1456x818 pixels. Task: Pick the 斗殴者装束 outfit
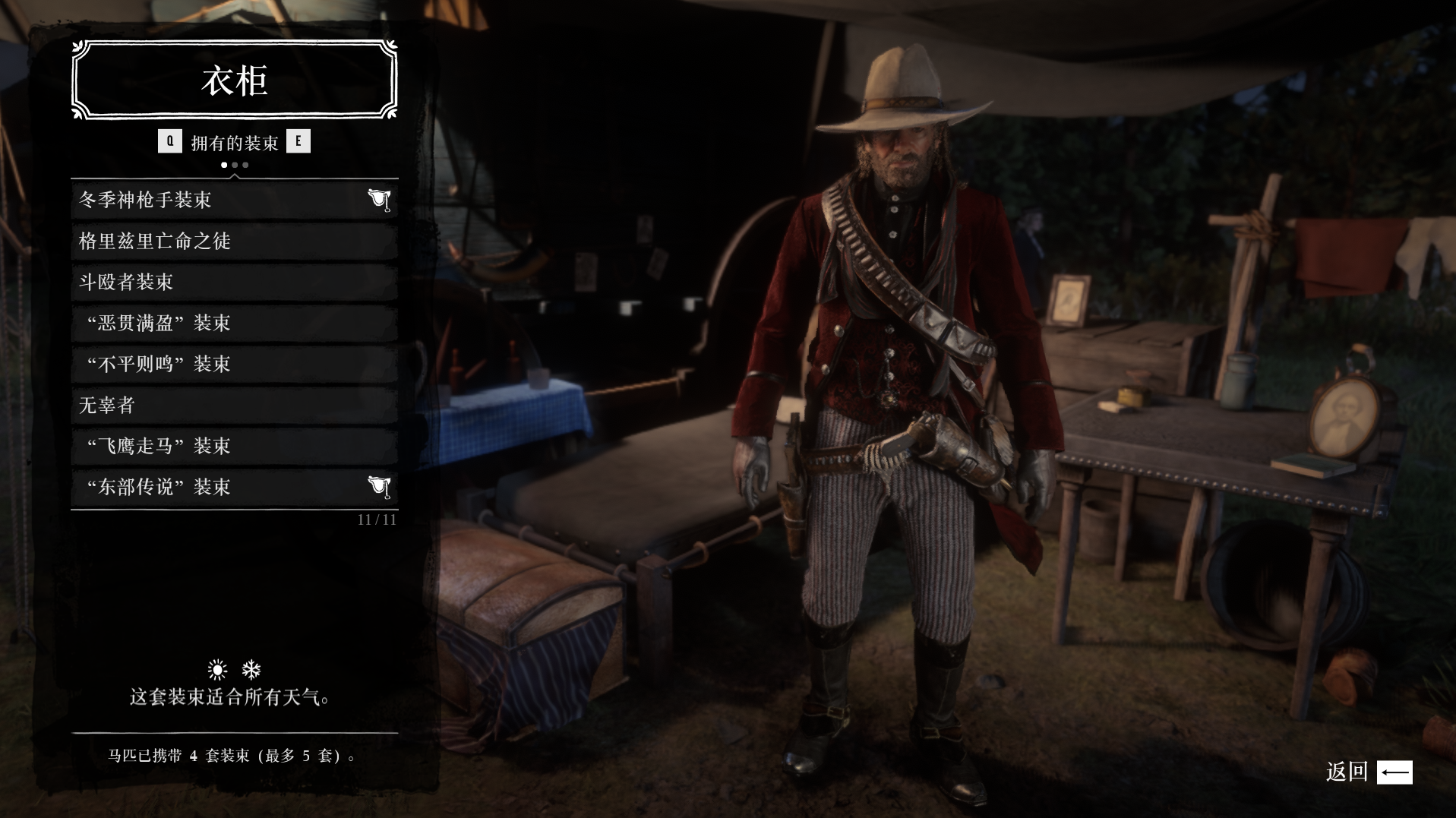coord(234,282)
